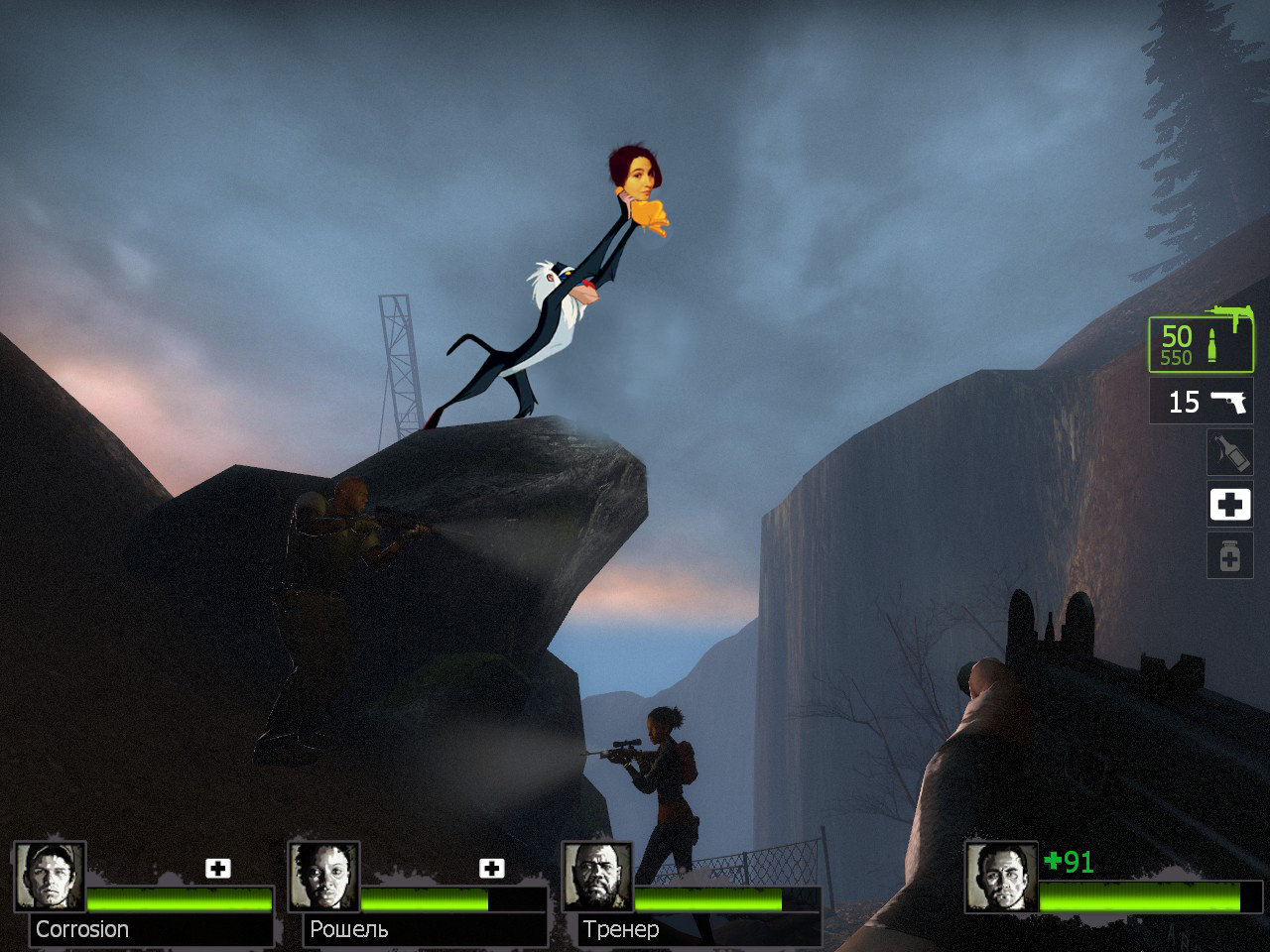
Task: Click Тренер's teammate portrait
Action: click(597, 877)
